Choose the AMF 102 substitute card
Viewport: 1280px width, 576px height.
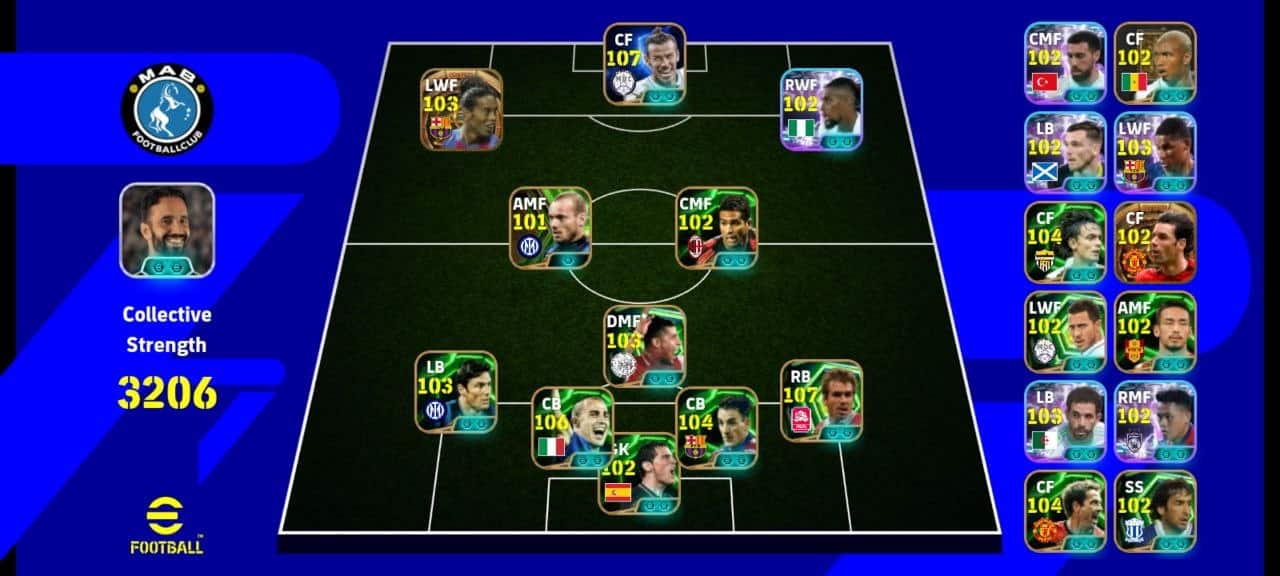[x=1155, y=331]
